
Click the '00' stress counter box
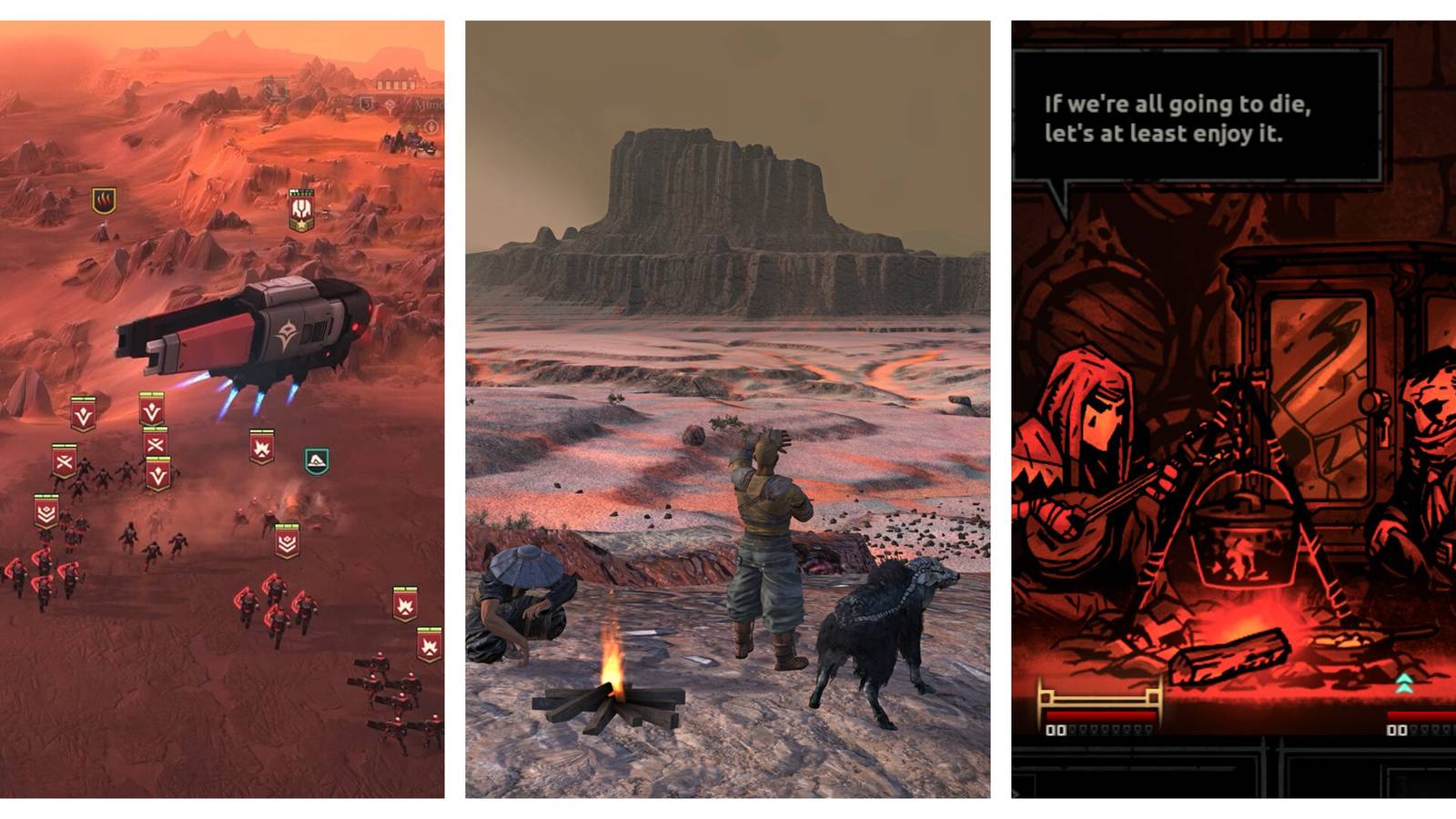1057,731
